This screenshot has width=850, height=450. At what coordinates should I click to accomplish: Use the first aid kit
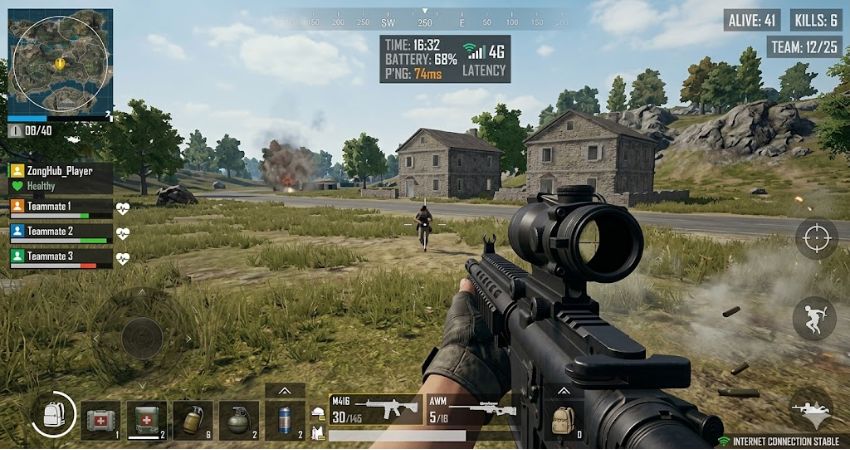click(x=100, y=420)
